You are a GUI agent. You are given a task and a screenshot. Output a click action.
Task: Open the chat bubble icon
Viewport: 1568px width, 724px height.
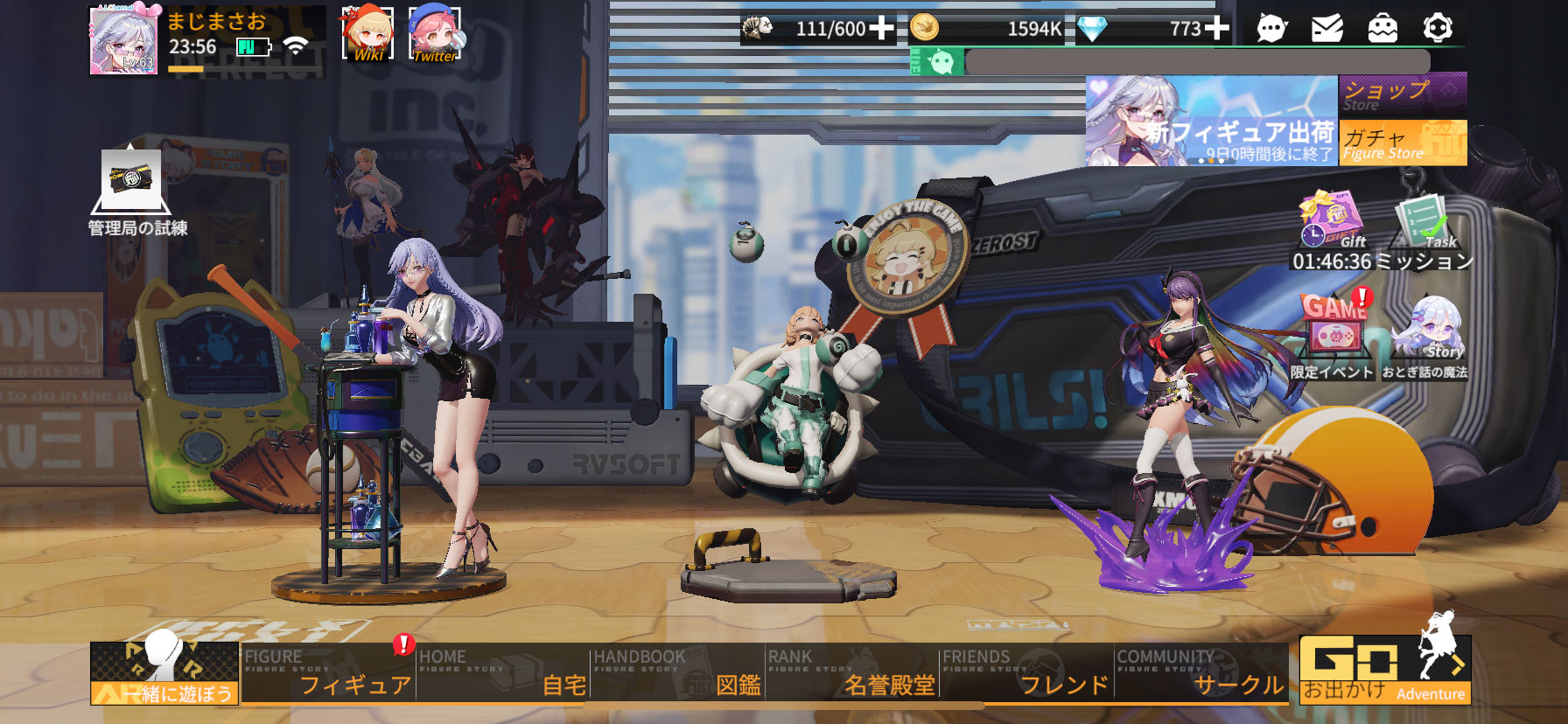(x=1271, y=29)
